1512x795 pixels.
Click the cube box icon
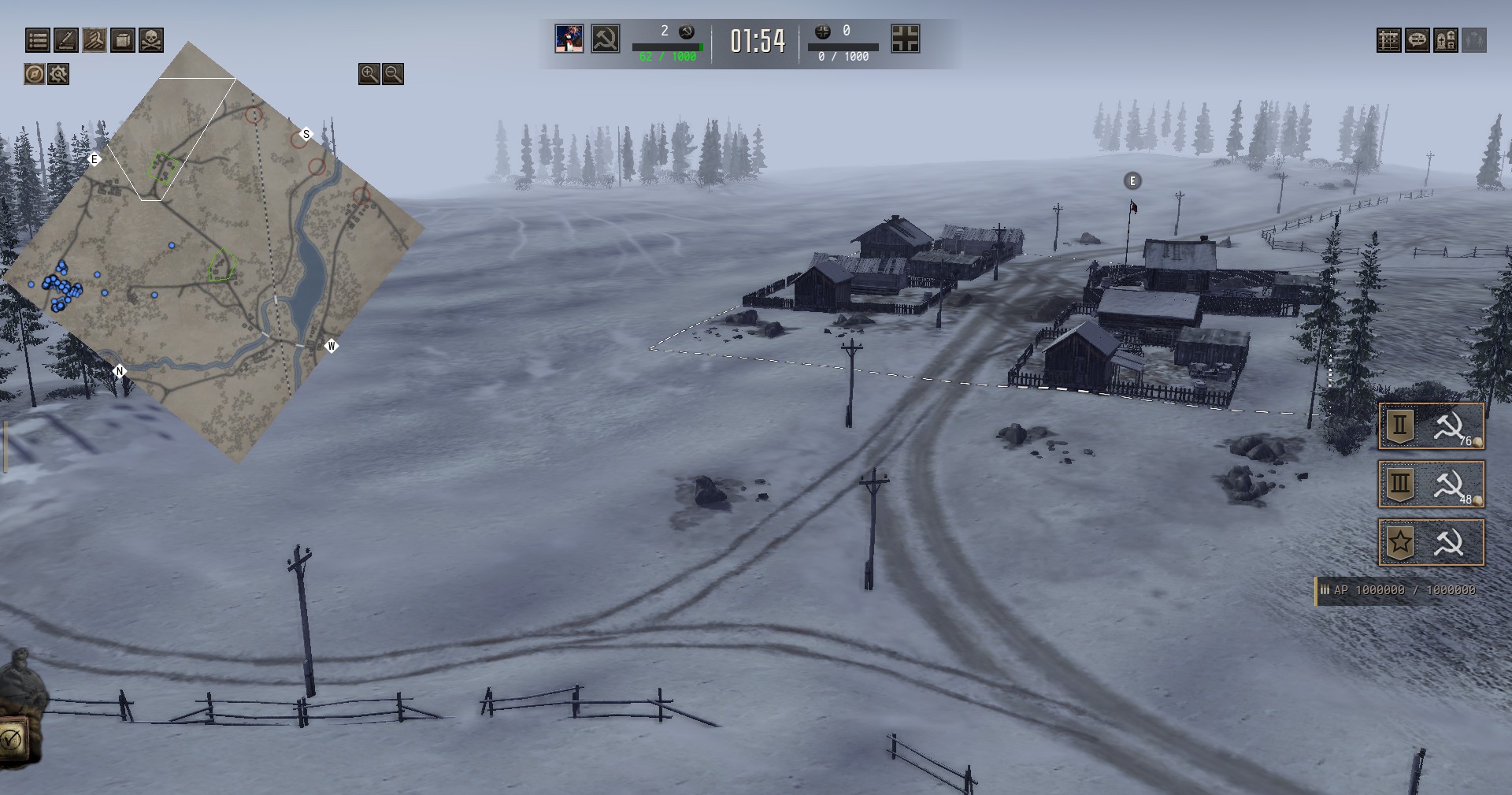122,39
